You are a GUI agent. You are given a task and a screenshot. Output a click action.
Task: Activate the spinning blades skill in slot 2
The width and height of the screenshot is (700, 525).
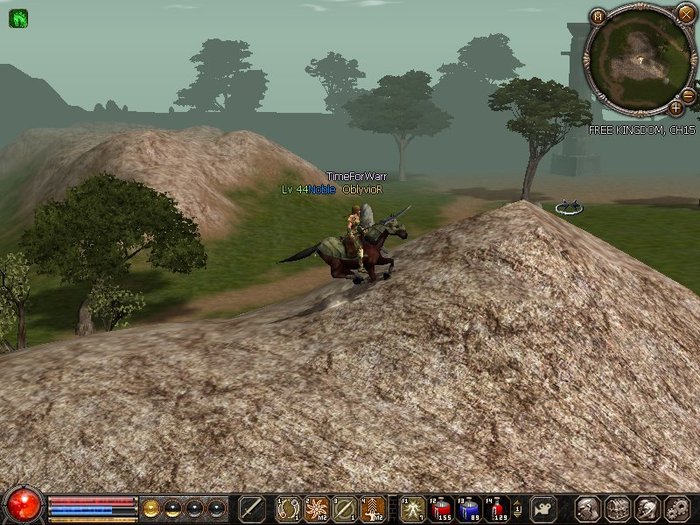(x=317, y=507)
